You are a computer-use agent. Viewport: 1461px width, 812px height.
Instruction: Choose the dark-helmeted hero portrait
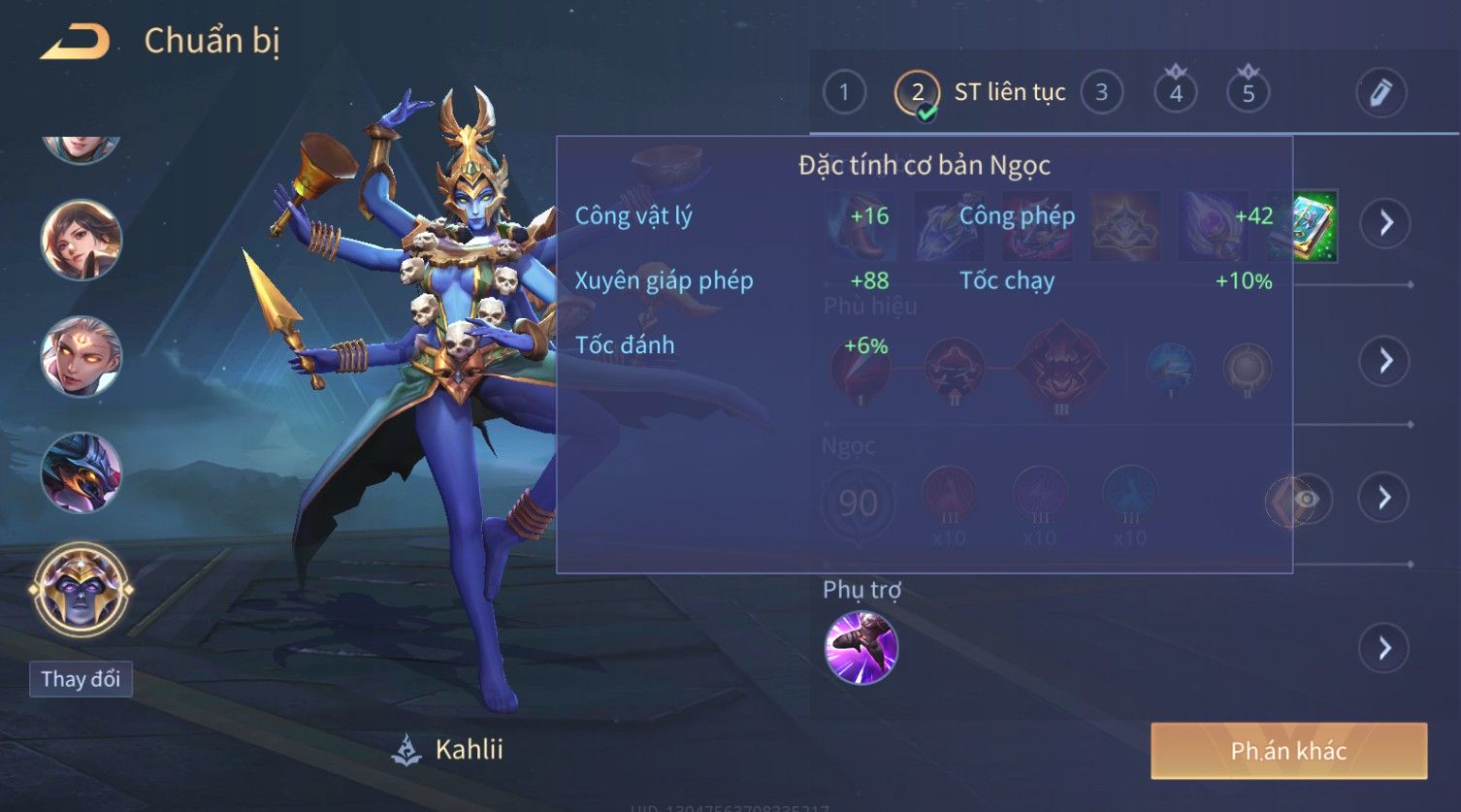click(81, 472)
